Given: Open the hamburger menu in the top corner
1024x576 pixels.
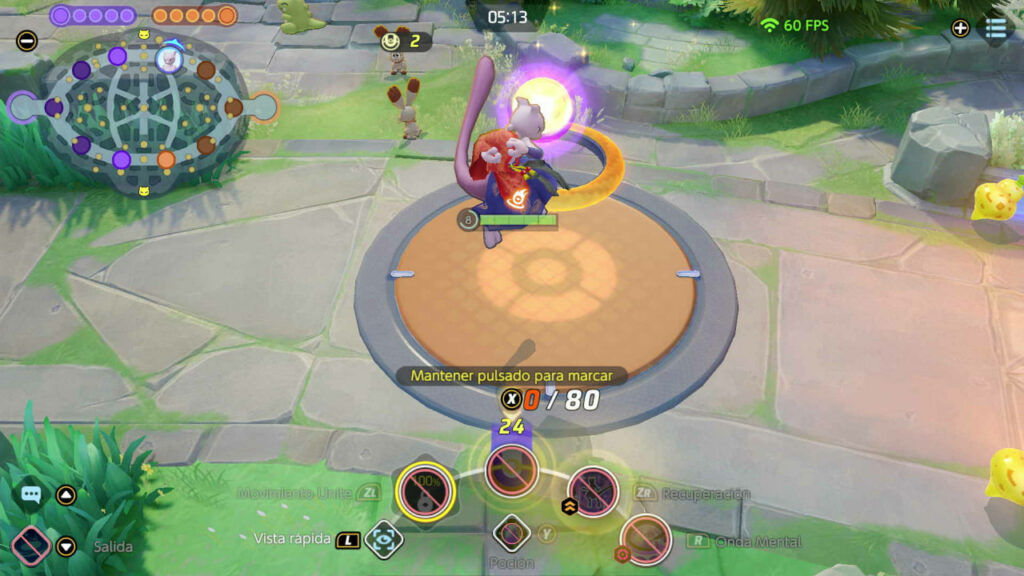Looking at the screenshot, I should click(996, 28).
